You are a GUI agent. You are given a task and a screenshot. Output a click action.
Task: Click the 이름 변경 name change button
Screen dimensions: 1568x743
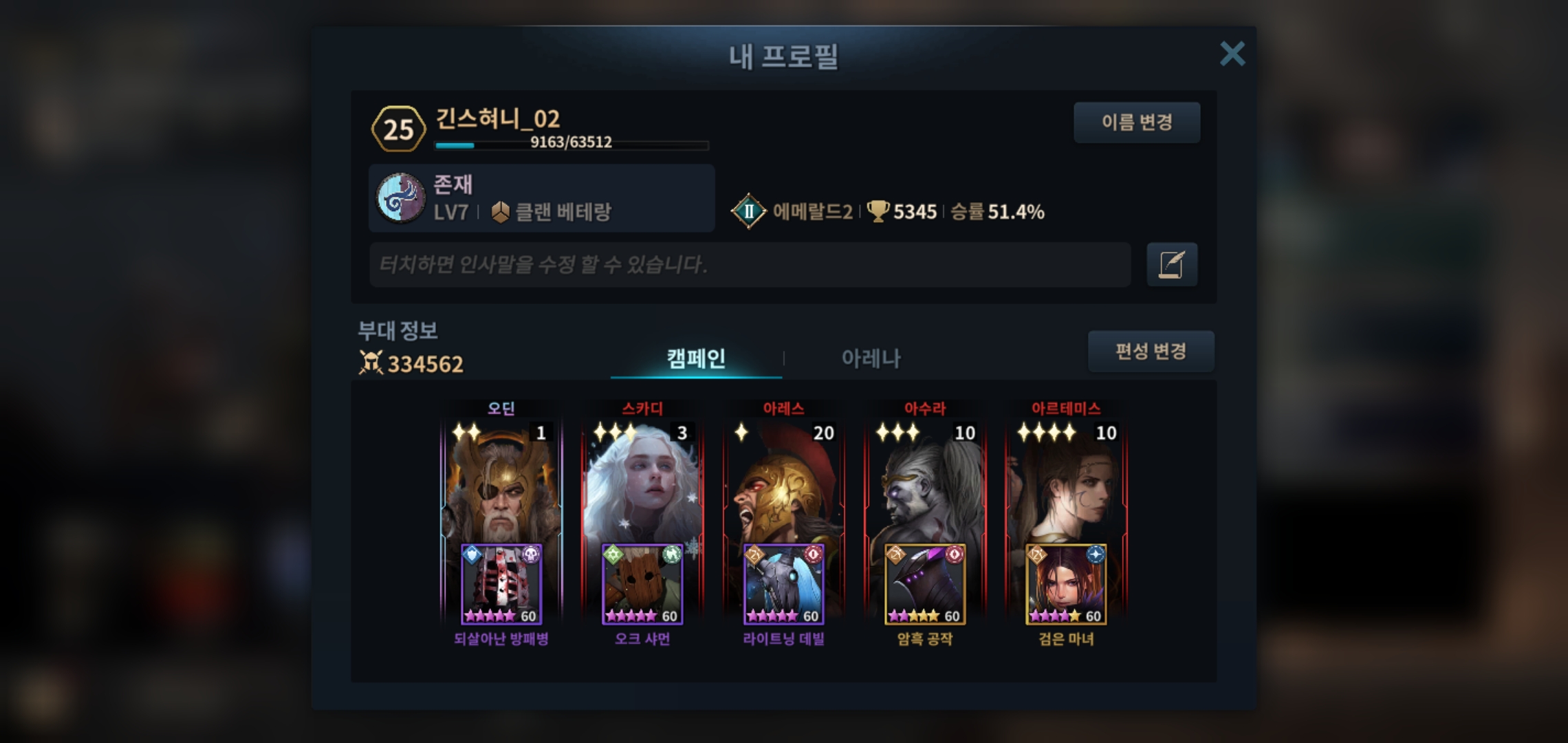tap(1137, 122)
